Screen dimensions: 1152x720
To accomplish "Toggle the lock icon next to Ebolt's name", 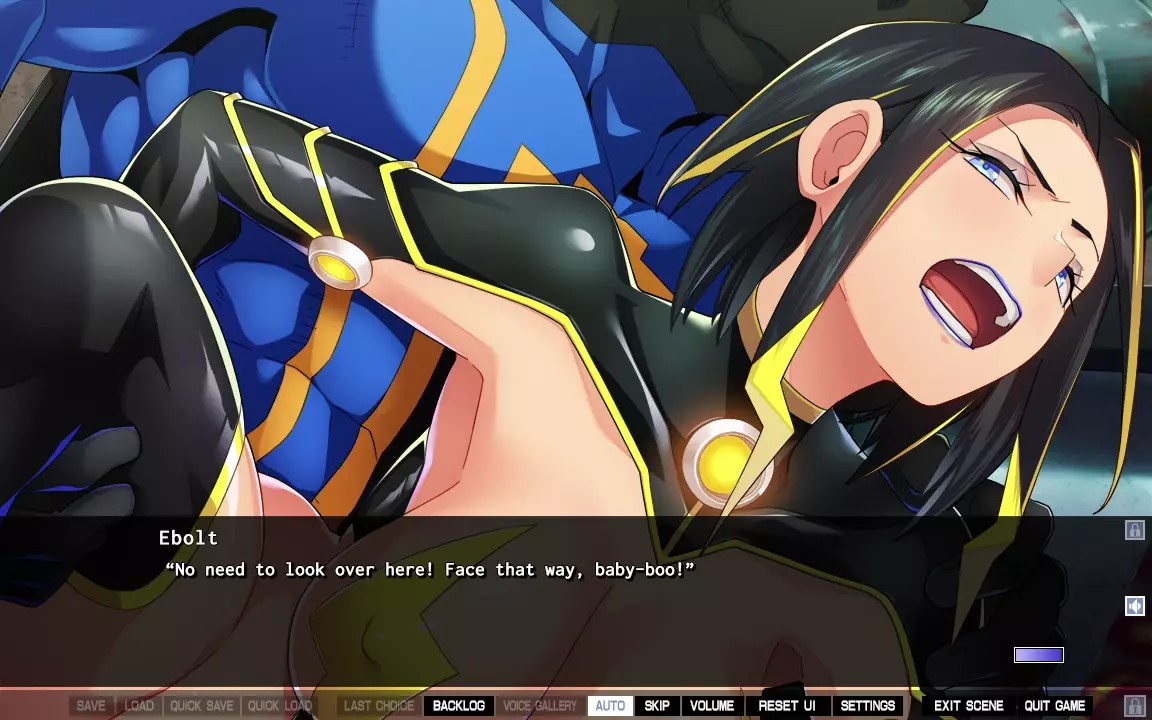I will (1134, 530).
